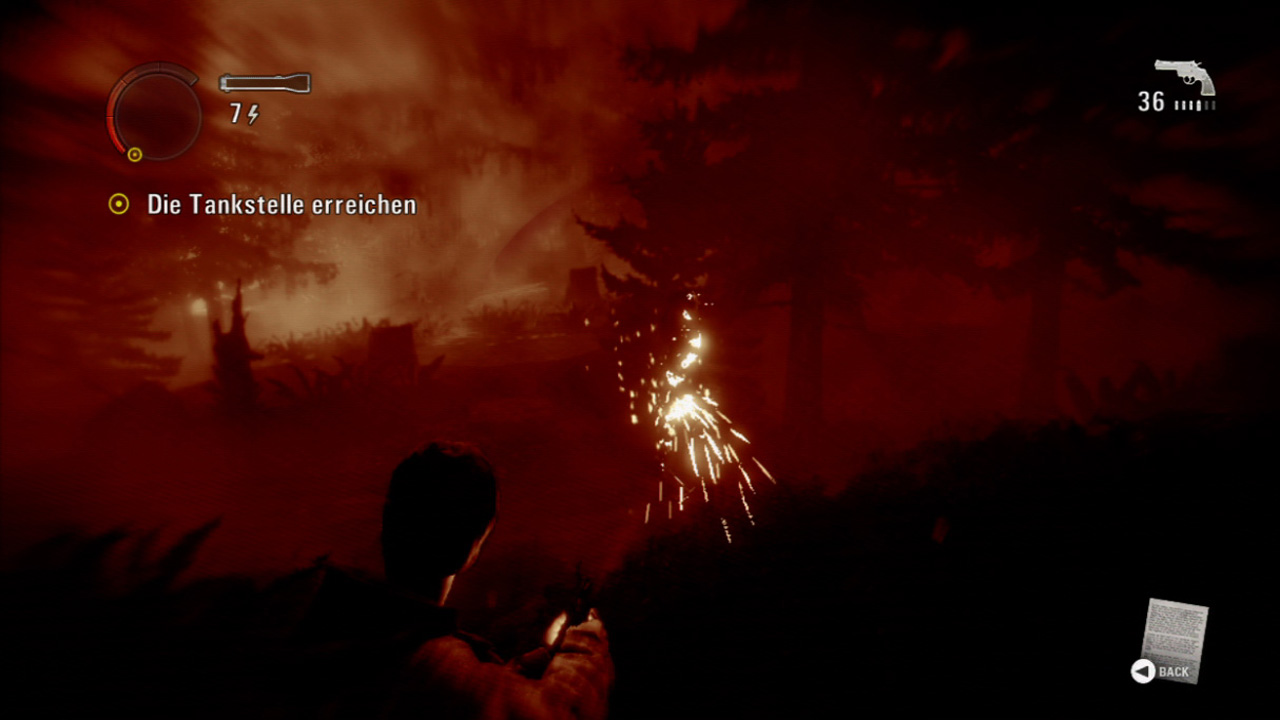Click the flashlight icon in the HUD
The height and width of the screenshot is (720, 1280).
(x=265, y=84)
